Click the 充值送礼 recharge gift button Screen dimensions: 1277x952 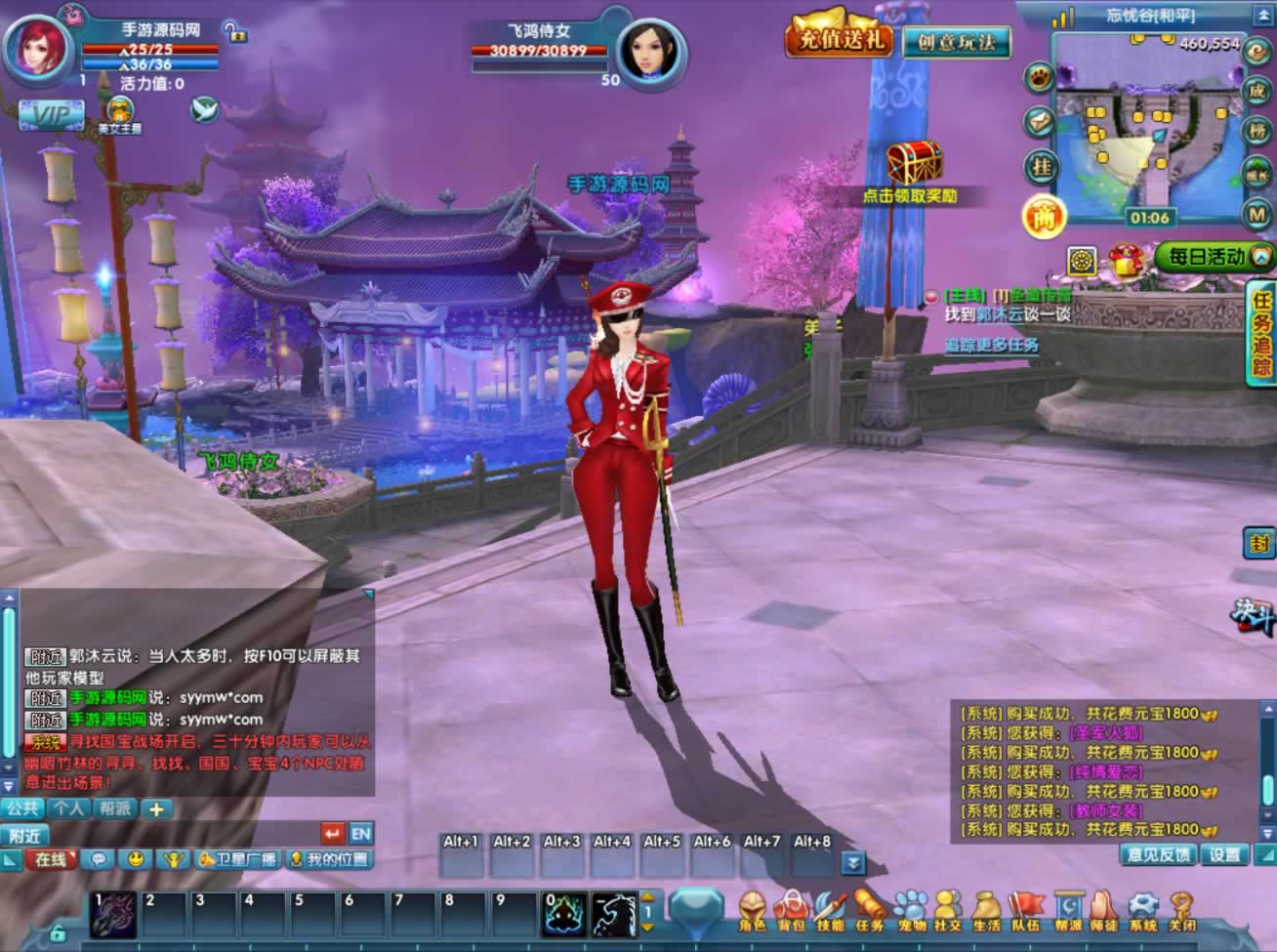pyautogui.click(x=840, y=38)
